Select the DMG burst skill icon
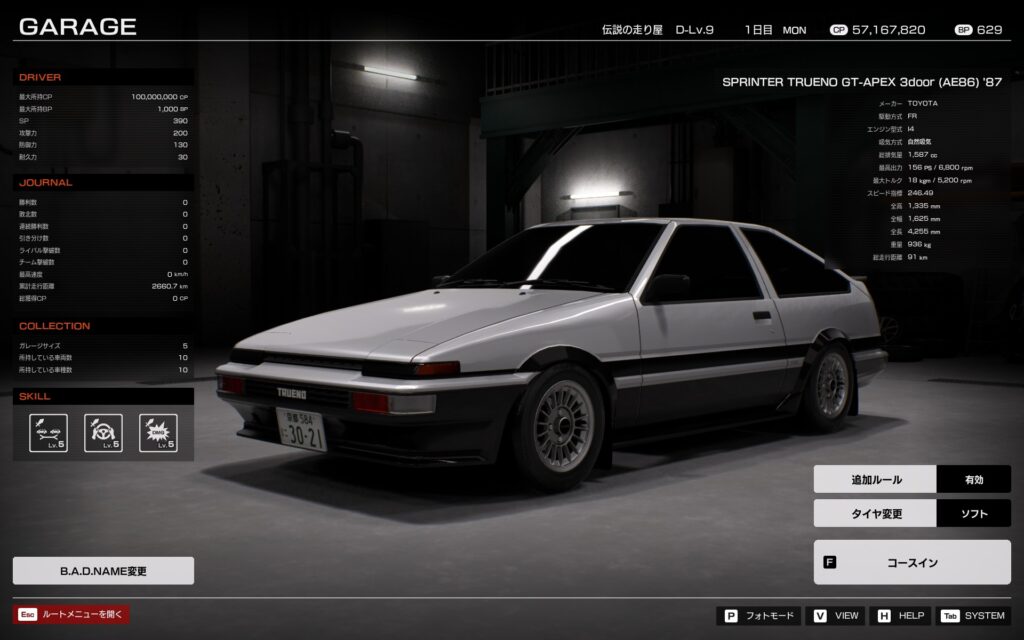This screenshot has height=640, width=1024. point(158,433)
